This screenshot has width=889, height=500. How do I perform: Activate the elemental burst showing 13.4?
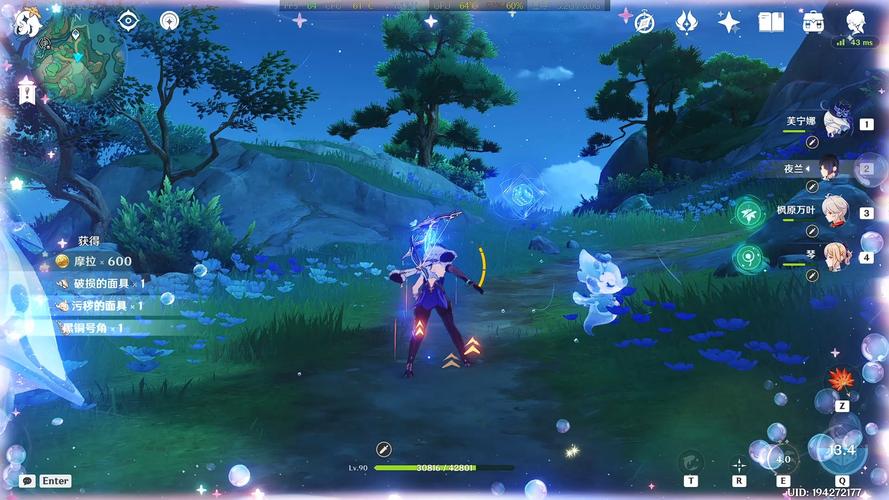pos(842,449)
